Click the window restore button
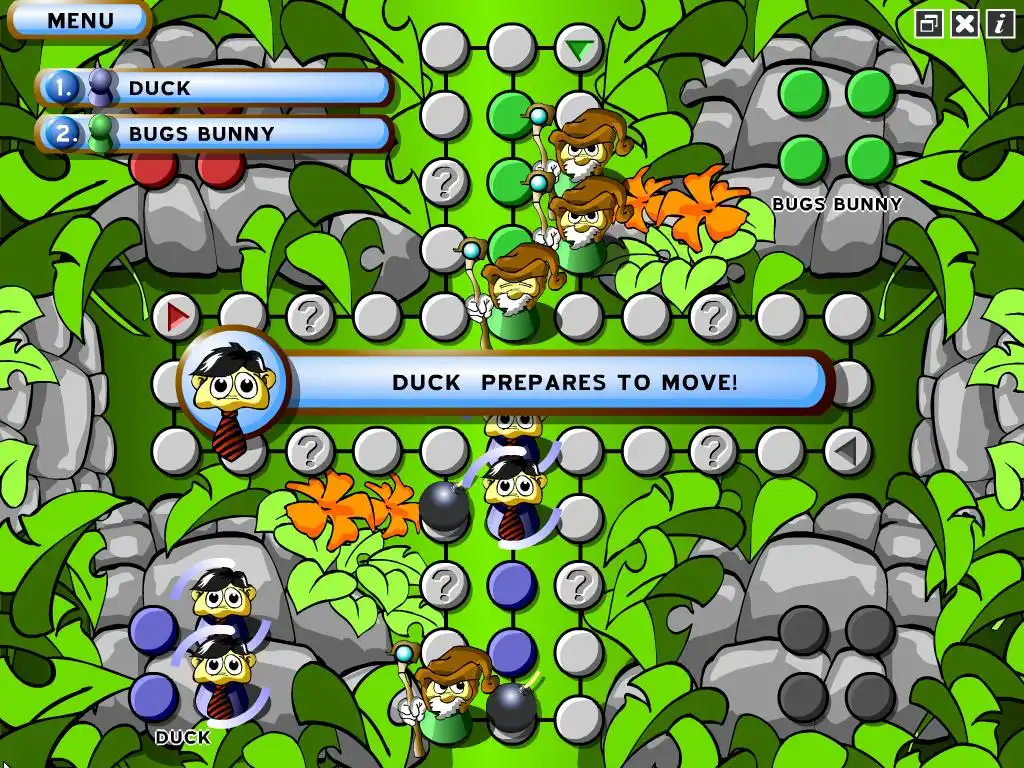 929,24
